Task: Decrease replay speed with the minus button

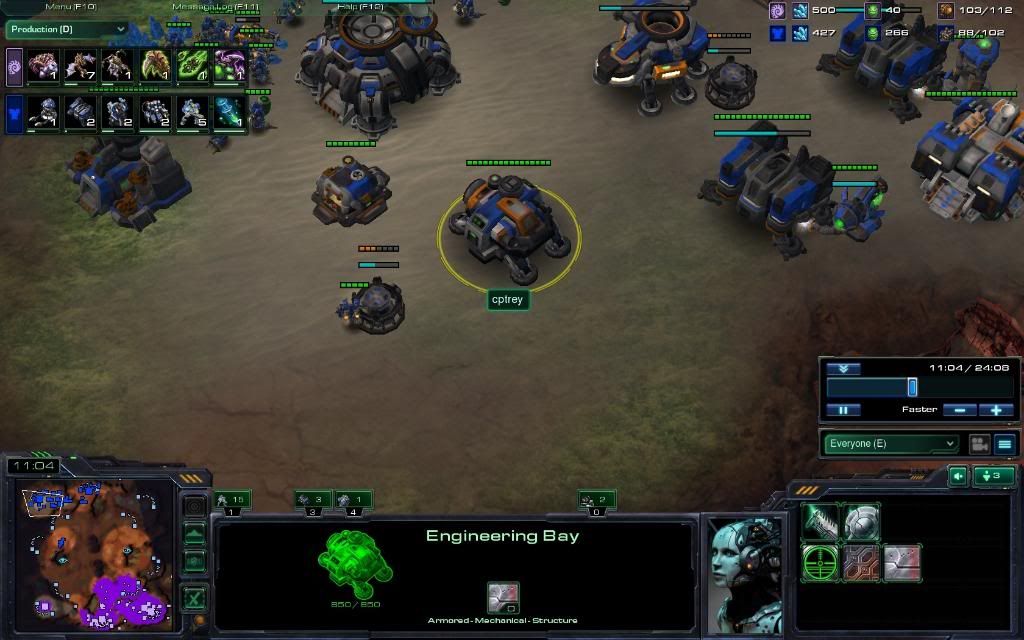Action: 959,410
